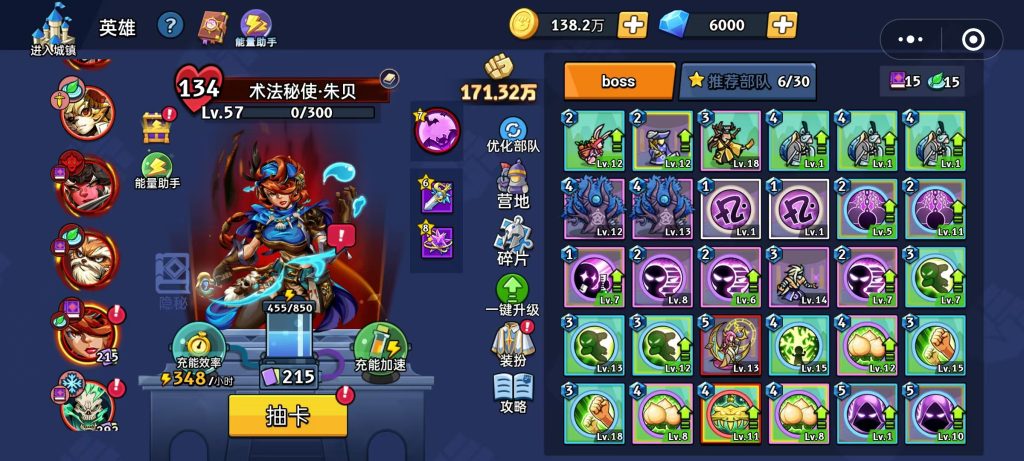Tap 优化部队 optimize troops button

[513, 133]
